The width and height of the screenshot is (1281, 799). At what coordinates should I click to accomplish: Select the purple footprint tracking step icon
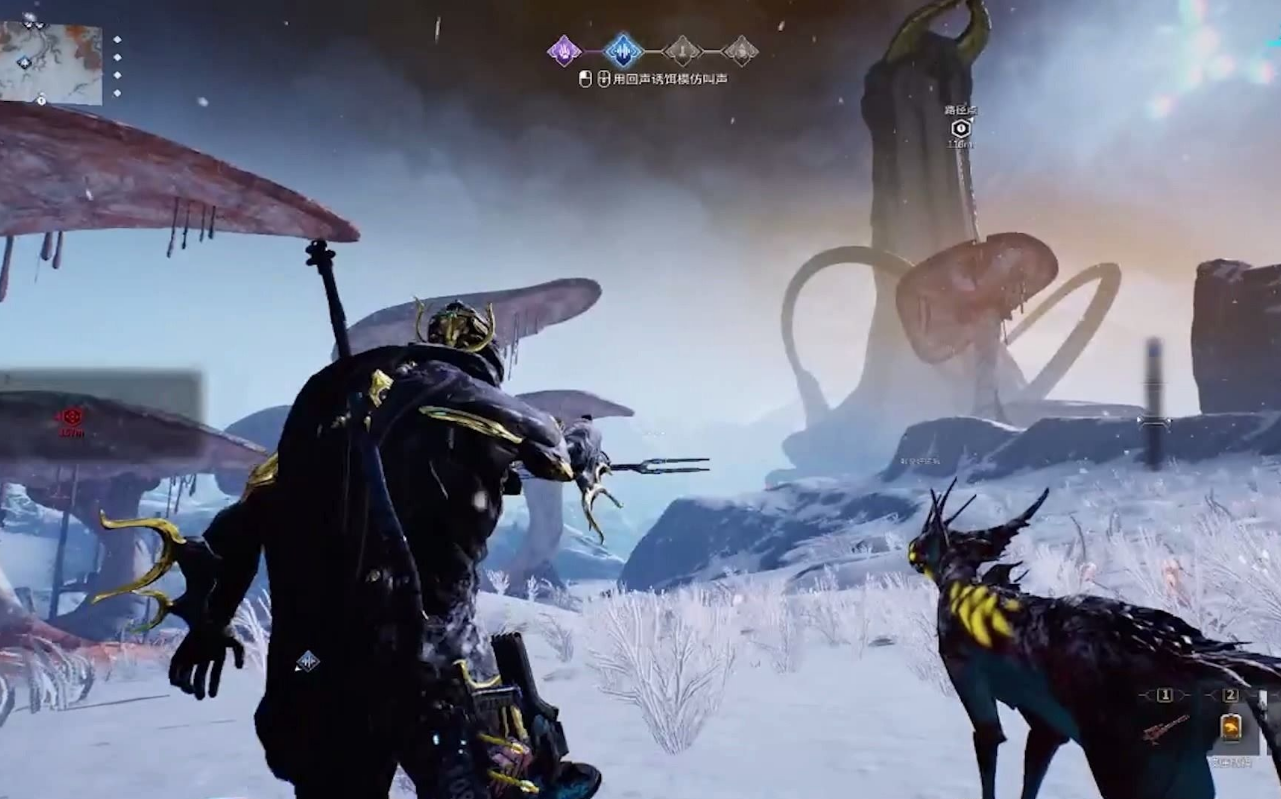(564, 50)
